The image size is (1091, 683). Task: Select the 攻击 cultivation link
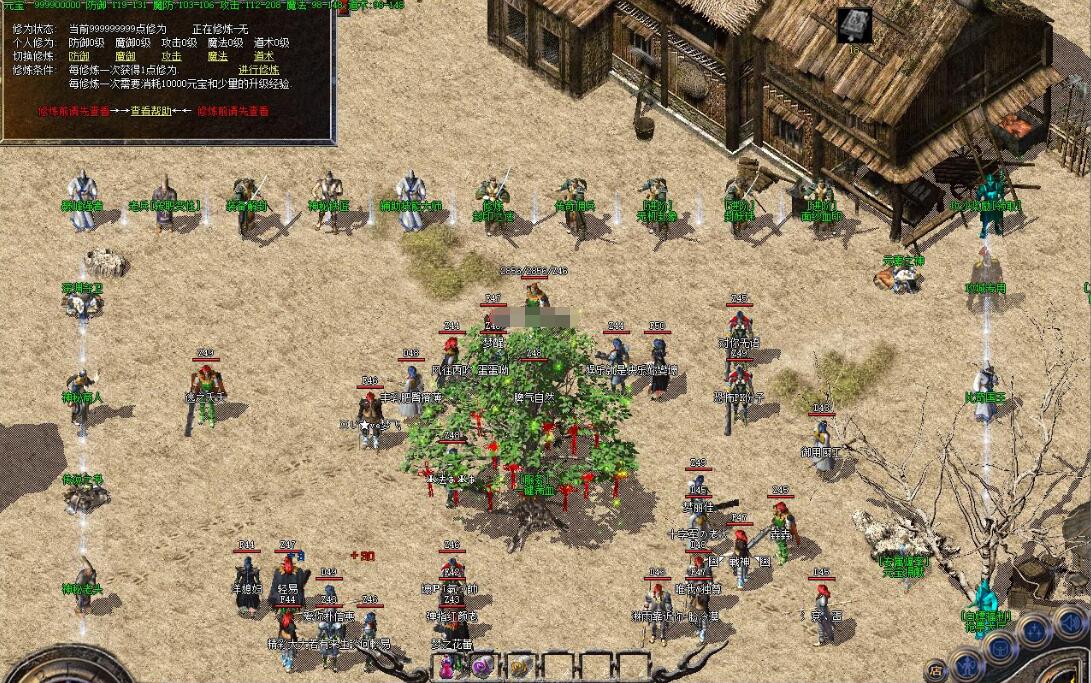[171, 56]
